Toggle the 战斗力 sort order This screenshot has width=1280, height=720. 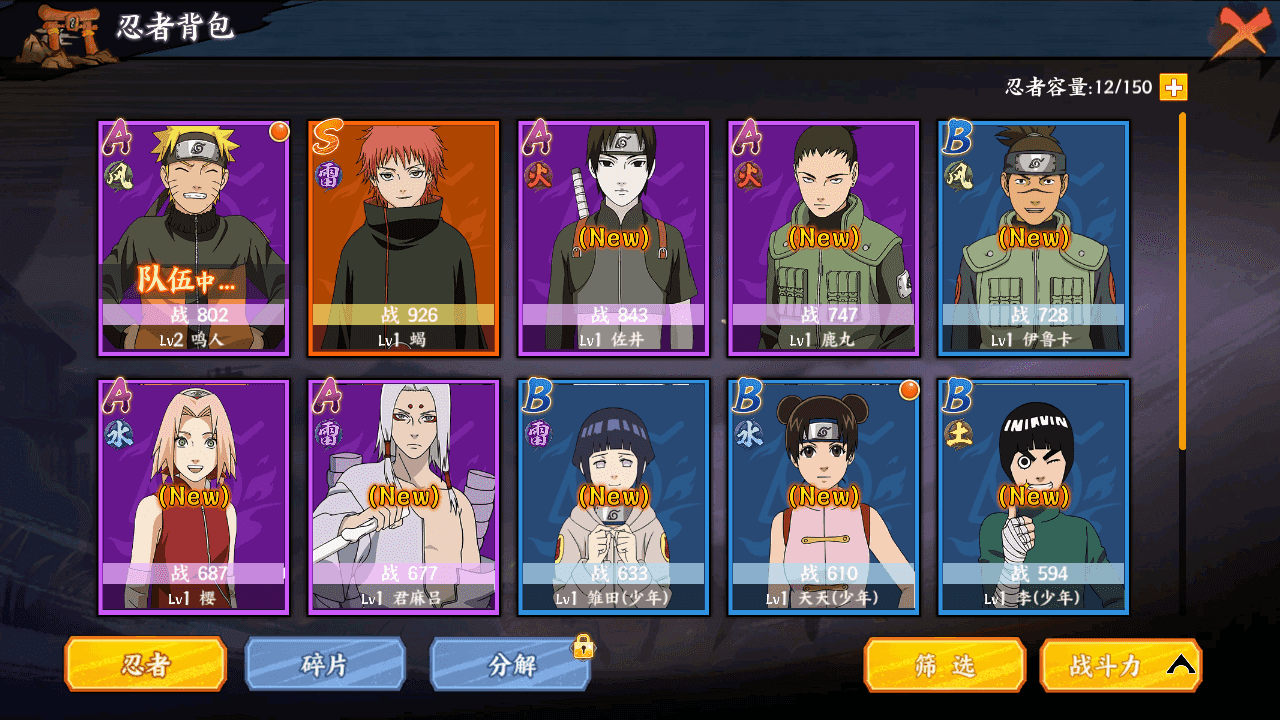pos(1121,665)
